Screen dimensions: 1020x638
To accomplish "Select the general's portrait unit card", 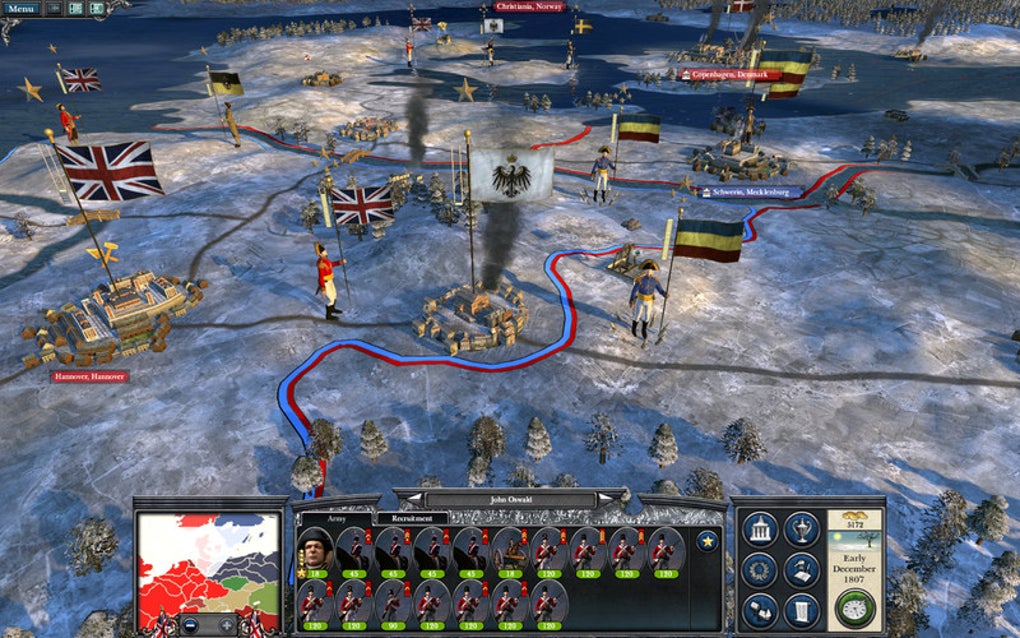I will click(316, 551).
